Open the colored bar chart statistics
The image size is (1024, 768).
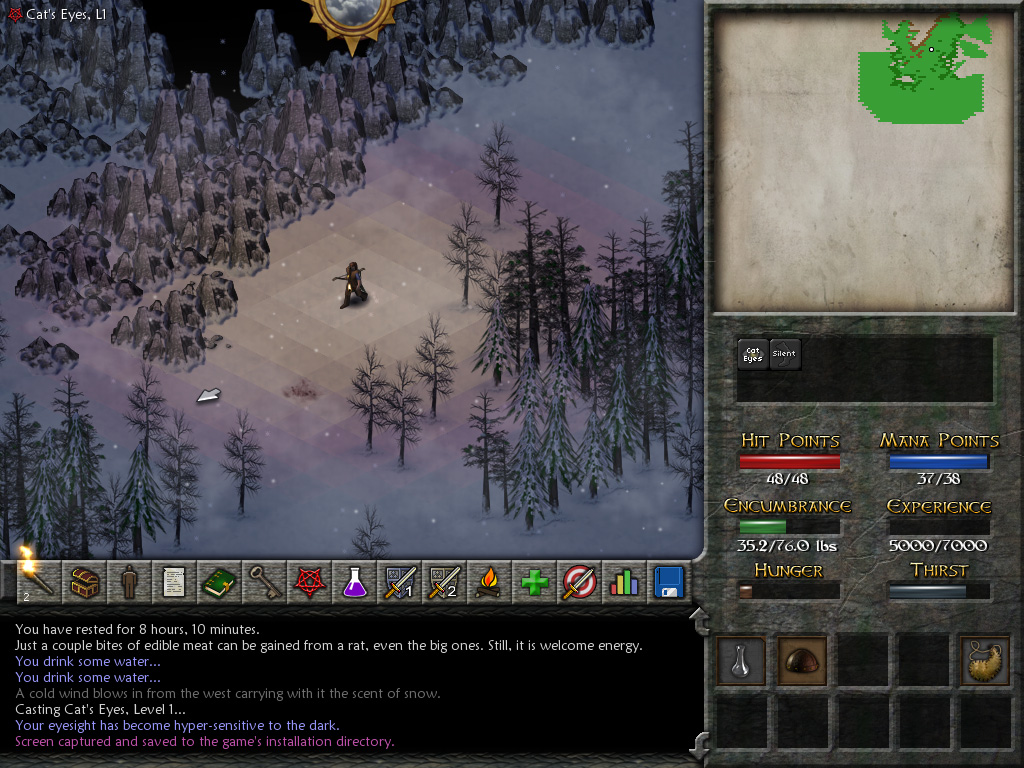pos(624,581)
